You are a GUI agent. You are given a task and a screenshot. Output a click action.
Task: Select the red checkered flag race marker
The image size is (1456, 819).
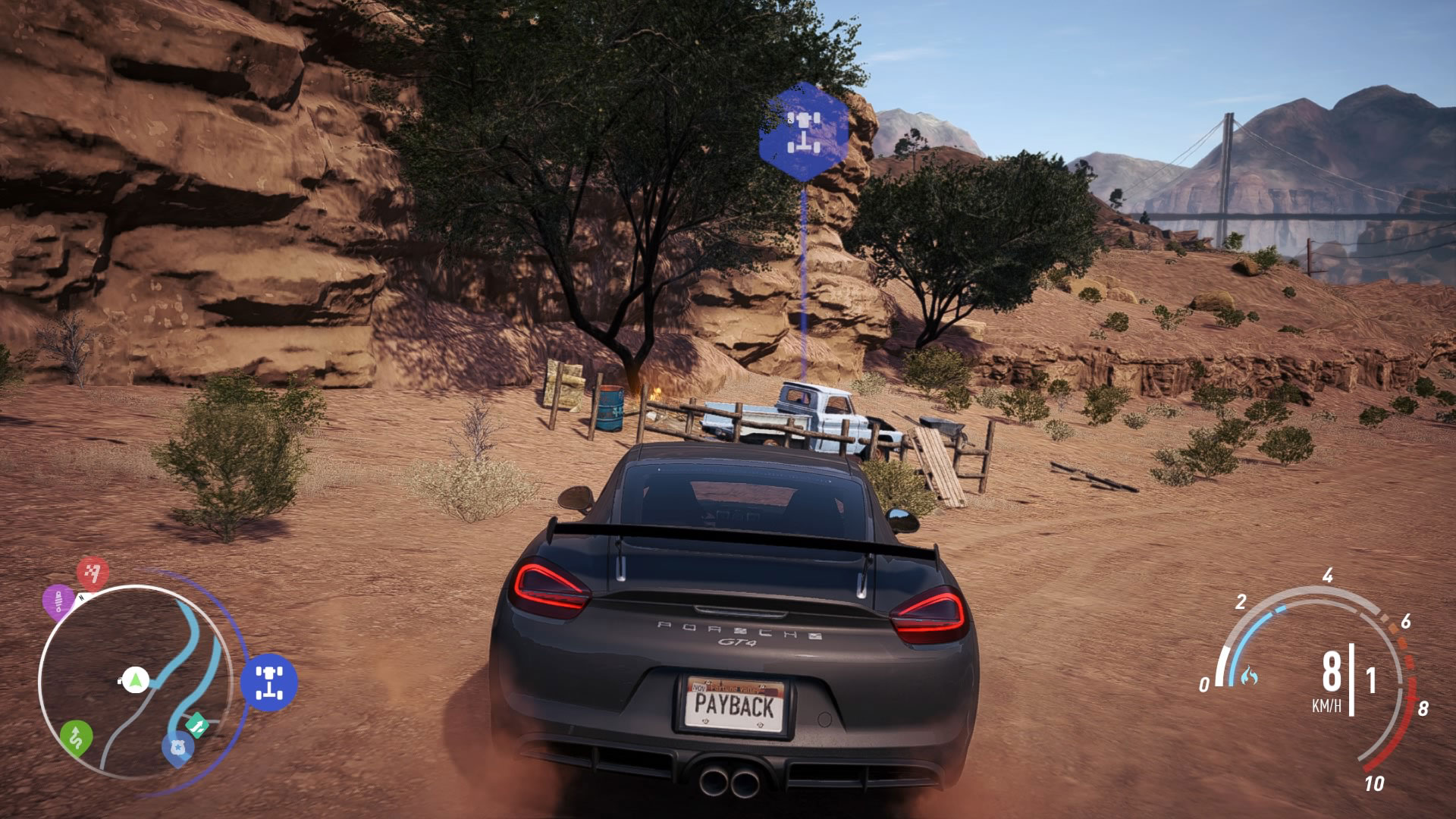(93, 573)
